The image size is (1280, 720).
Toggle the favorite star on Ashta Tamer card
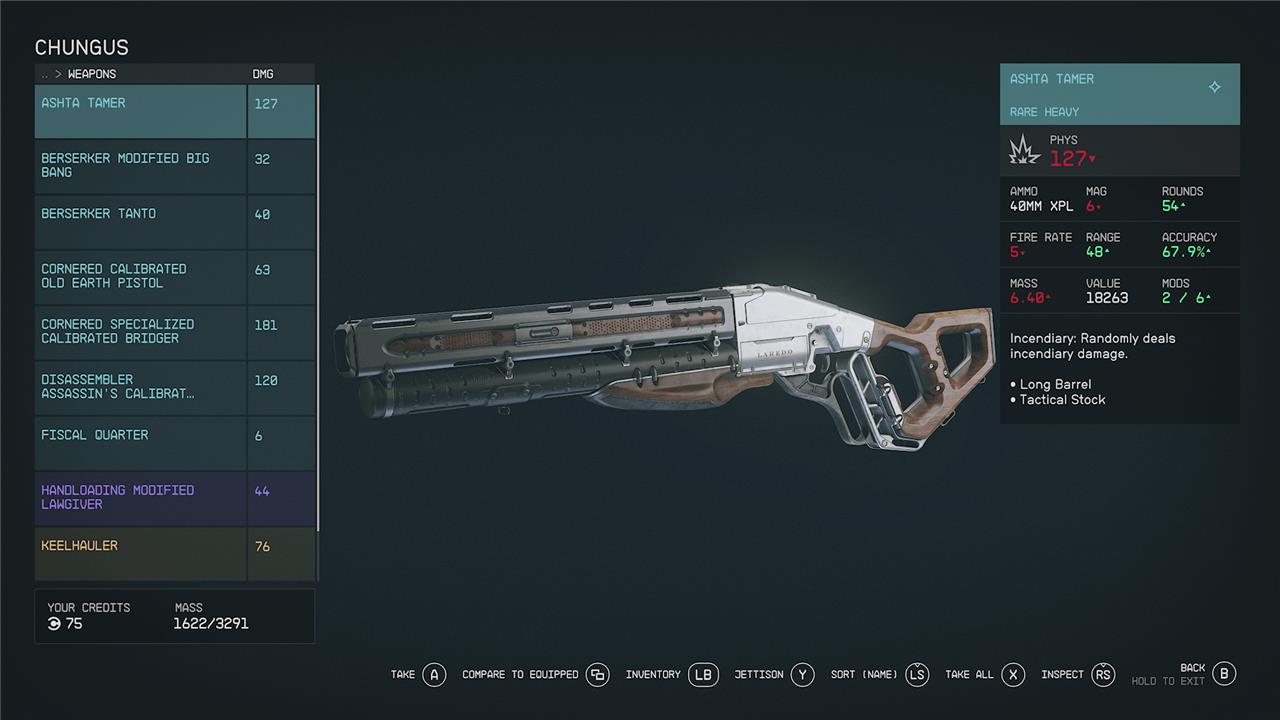pyautogui.click(x=1214, y=87)
